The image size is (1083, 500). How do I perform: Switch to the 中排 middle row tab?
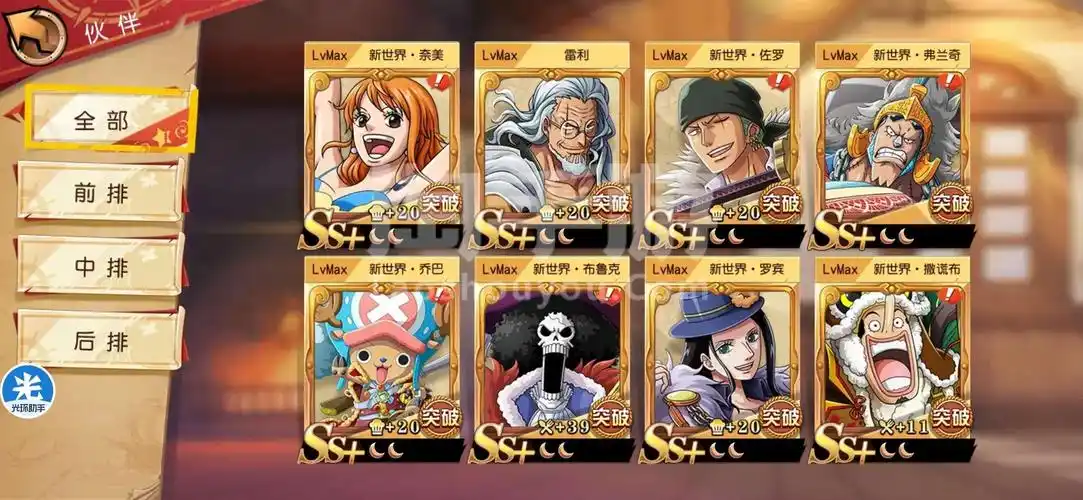[101, 266]
